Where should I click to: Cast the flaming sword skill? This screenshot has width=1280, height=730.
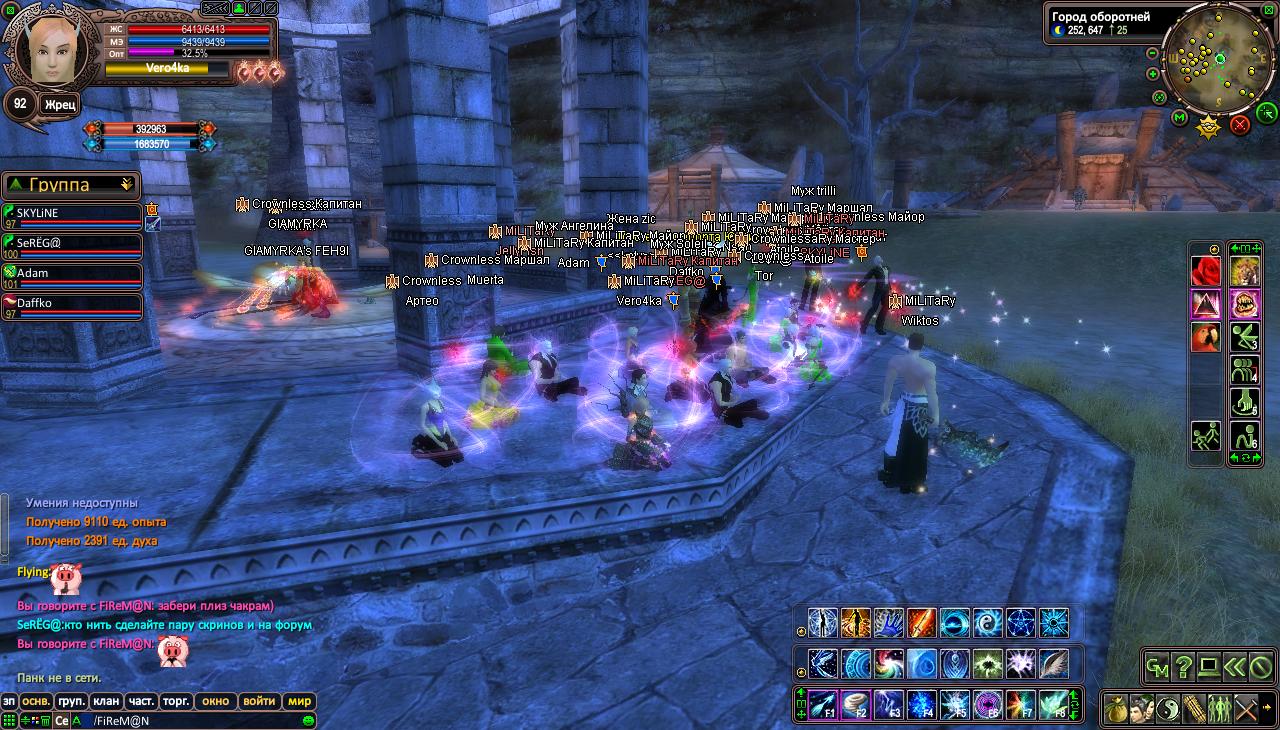(x=921, y=623)
